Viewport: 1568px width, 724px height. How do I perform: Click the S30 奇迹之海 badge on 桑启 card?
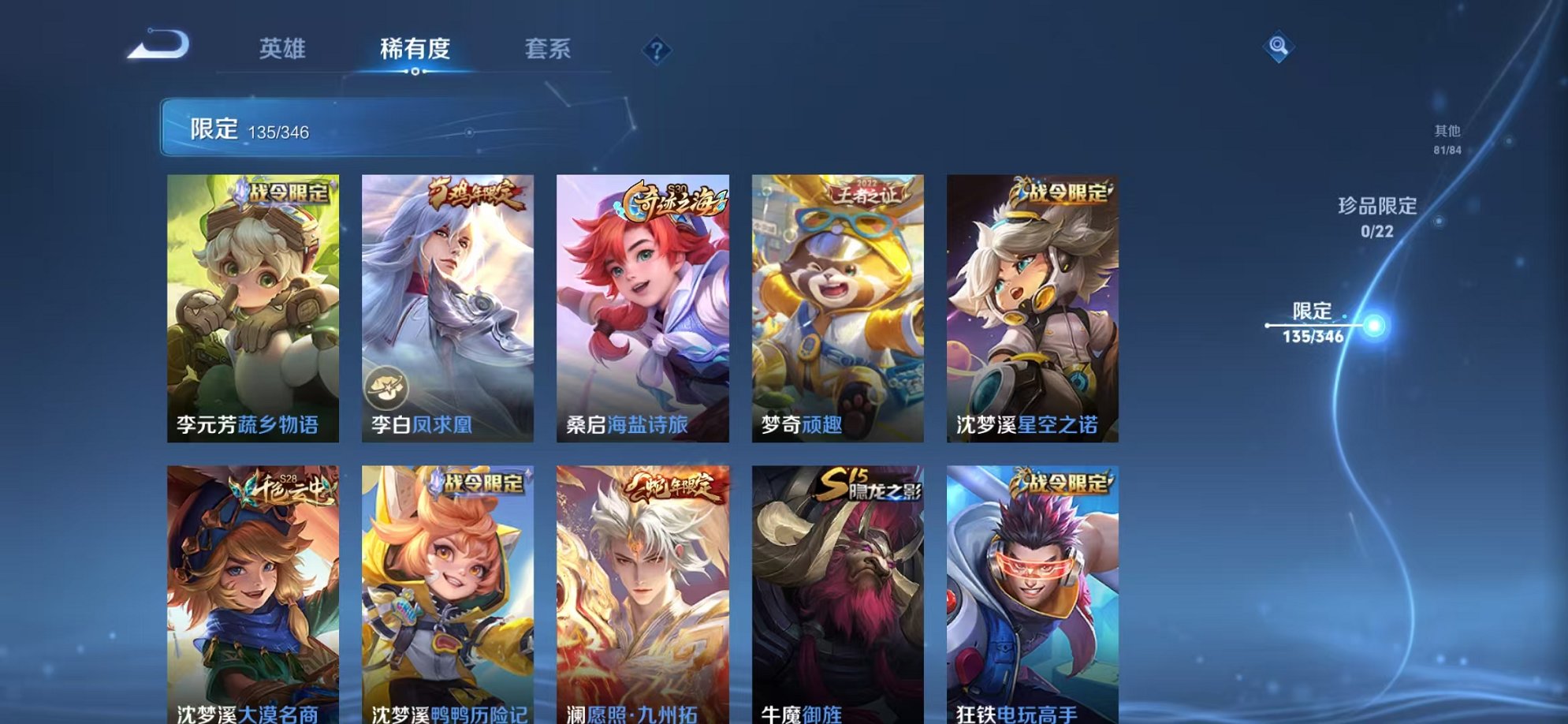(x=674, y=199)
